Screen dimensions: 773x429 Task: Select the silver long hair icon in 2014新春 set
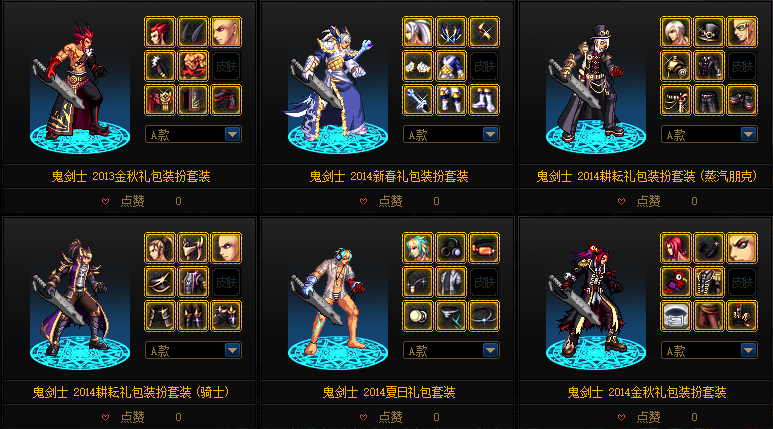coord(418,31)
